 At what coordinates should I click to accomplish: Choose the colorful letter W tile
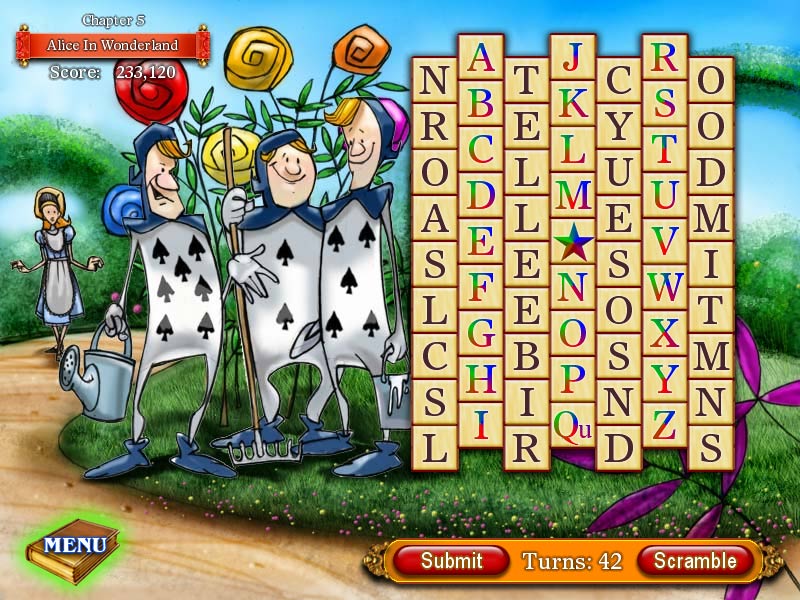(665, 286)
